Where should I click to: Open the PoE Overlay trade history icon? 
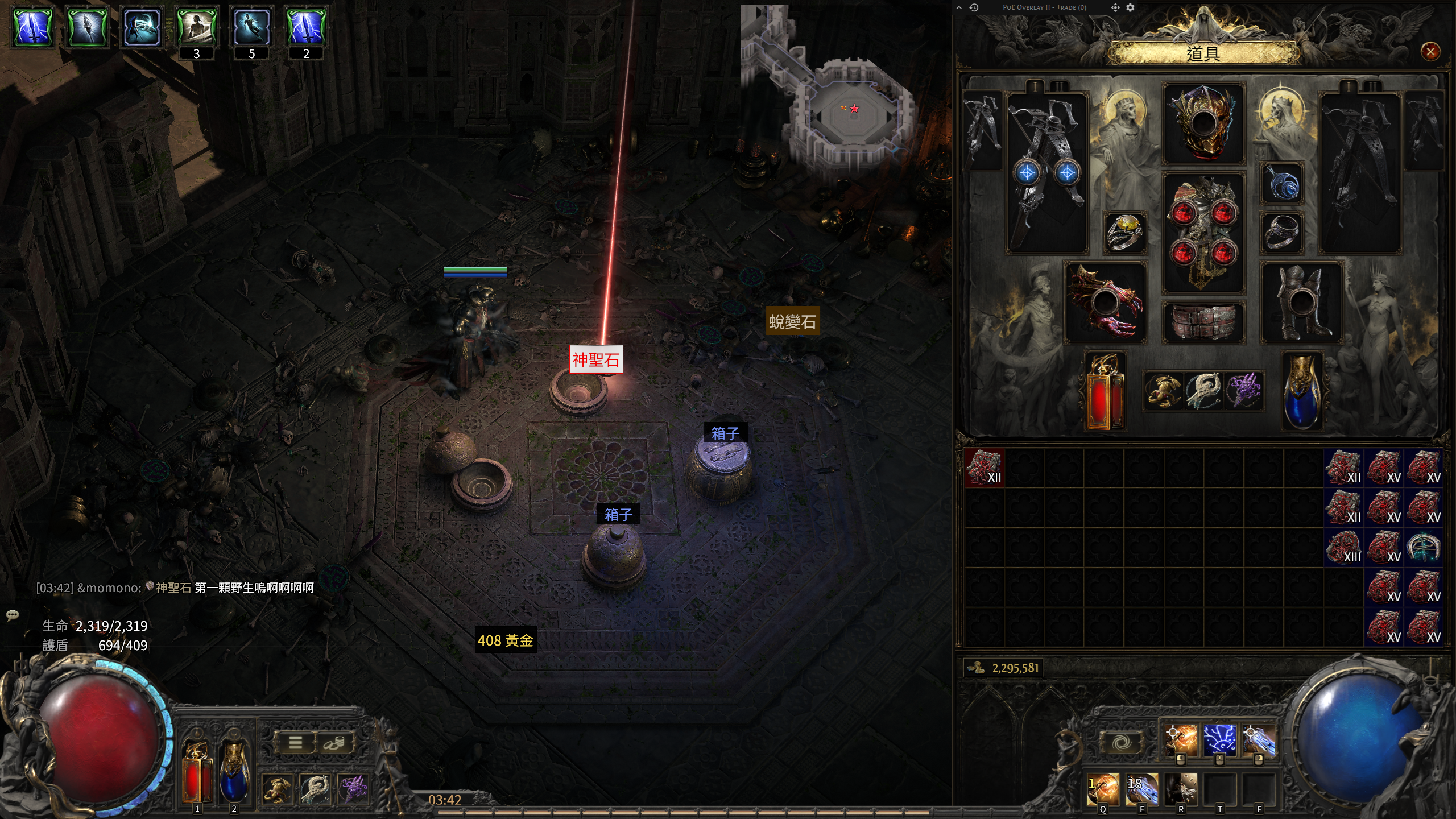tap(974, 7)
